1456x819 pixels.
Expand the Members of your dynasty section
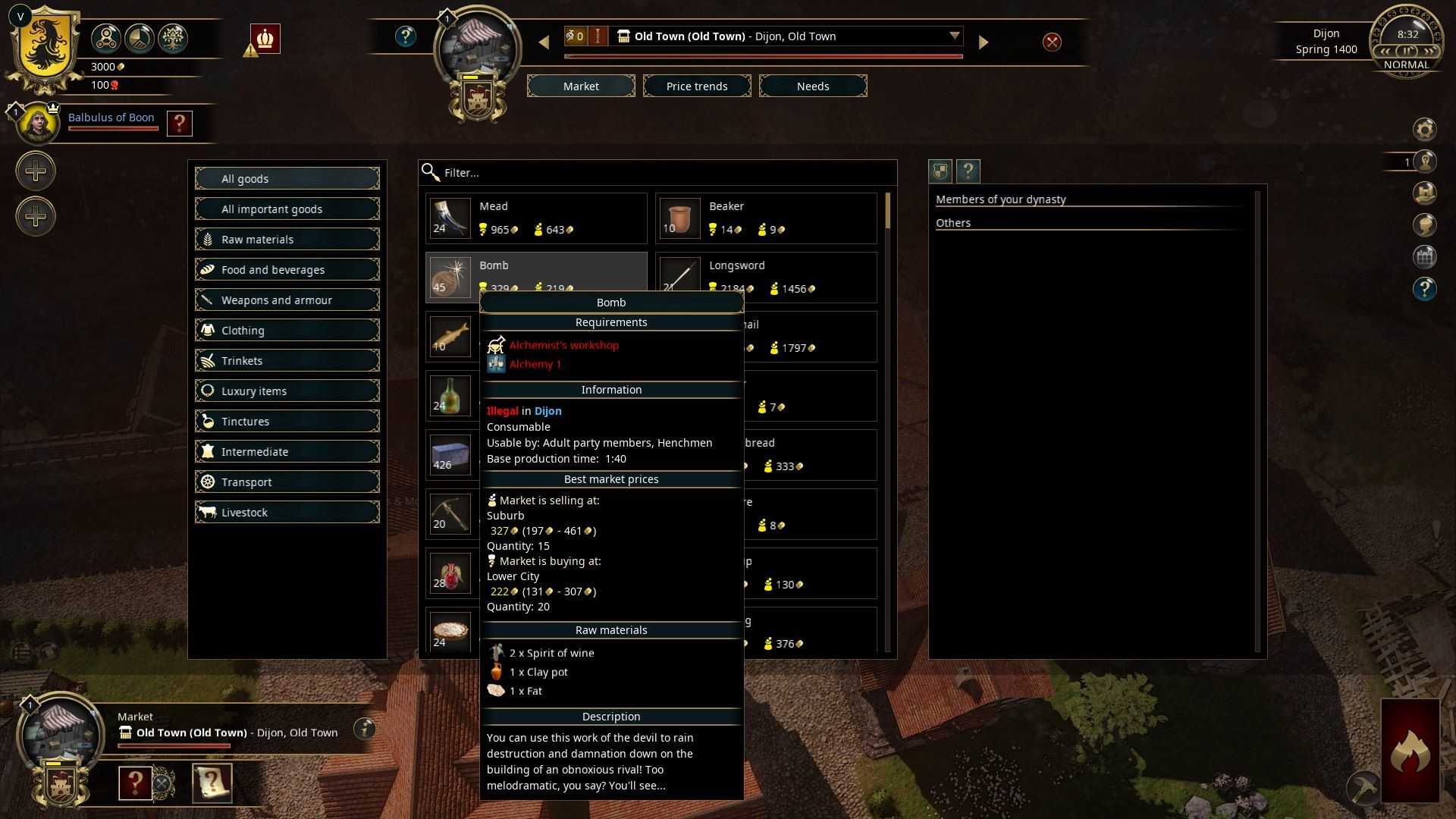(x=1001, y=199)
